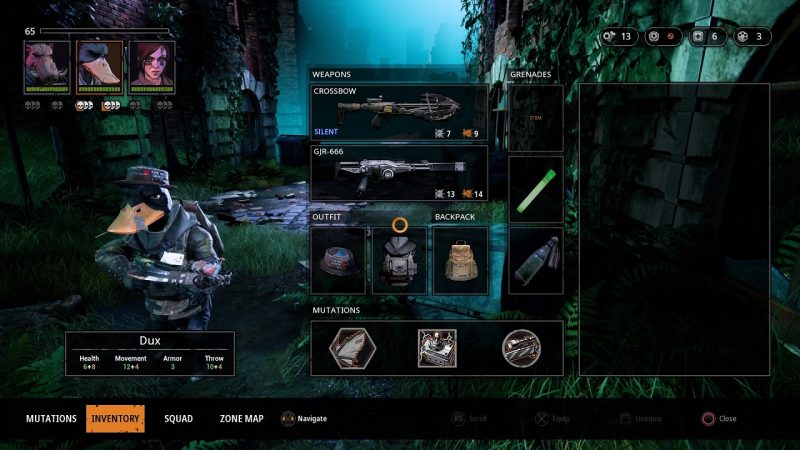
Task: Click the hat outfit slot
Action: click(338, 259)
